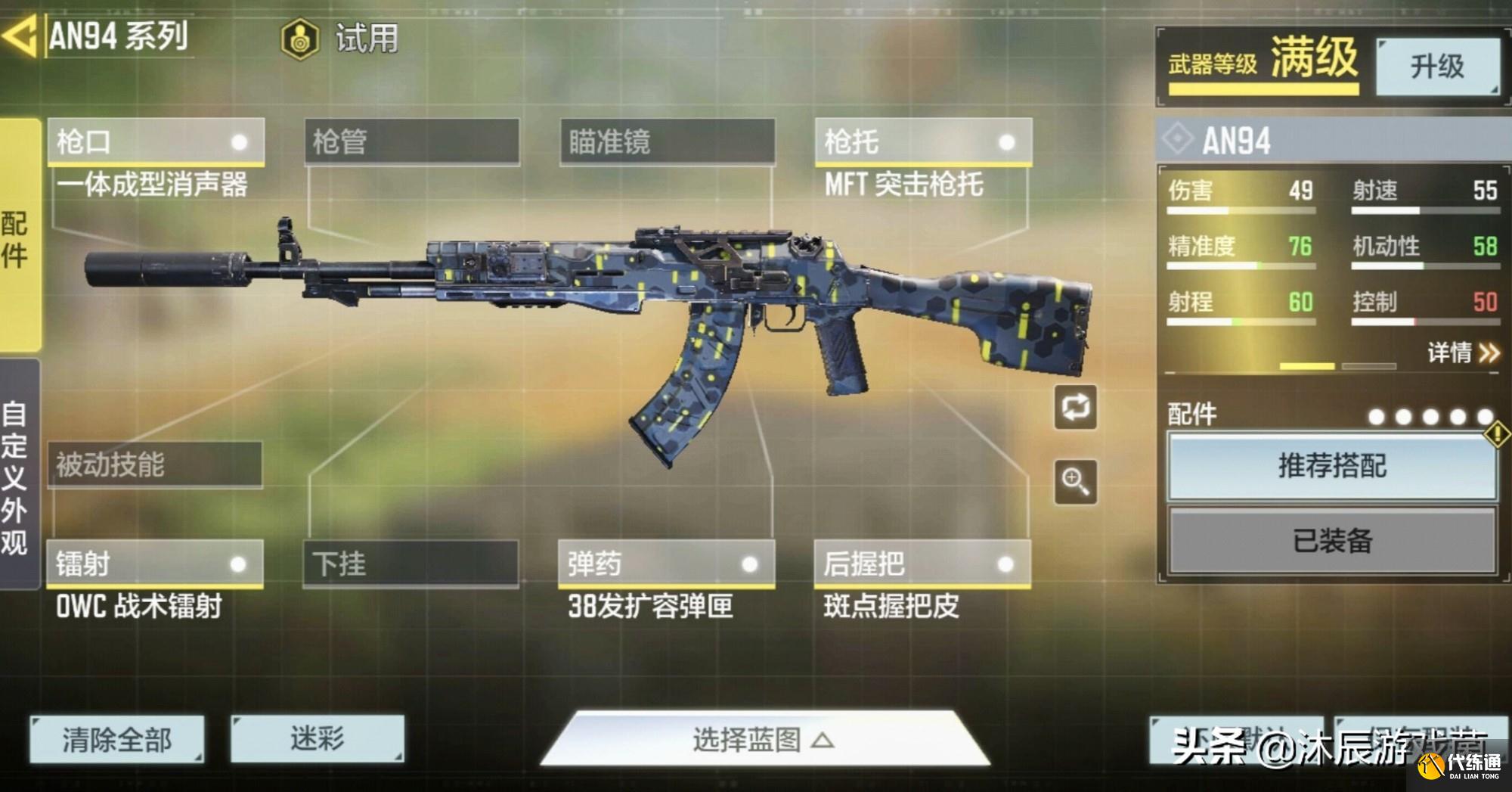The height and width of the screenshot is (792, 1512).
Task: Open the 试用 trial mode
Action: (x=340, y=38)
